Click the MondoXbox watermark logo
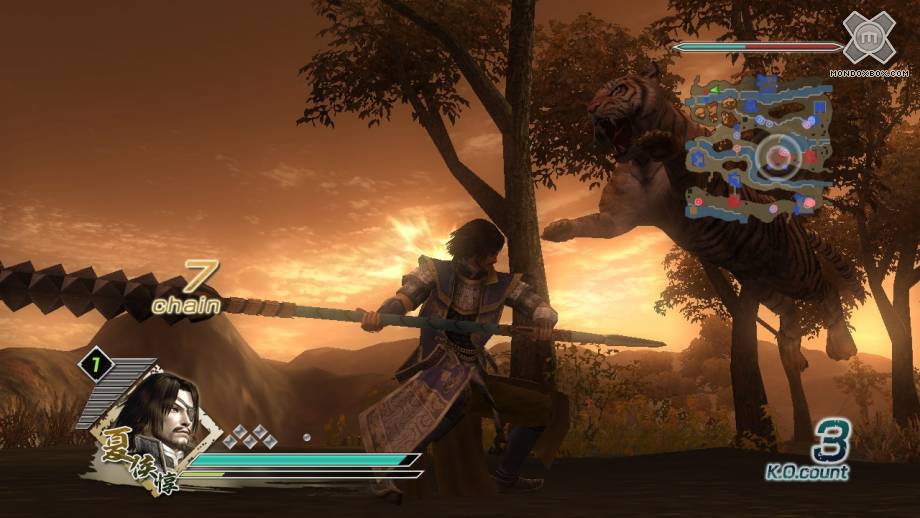 click(867, 41)
